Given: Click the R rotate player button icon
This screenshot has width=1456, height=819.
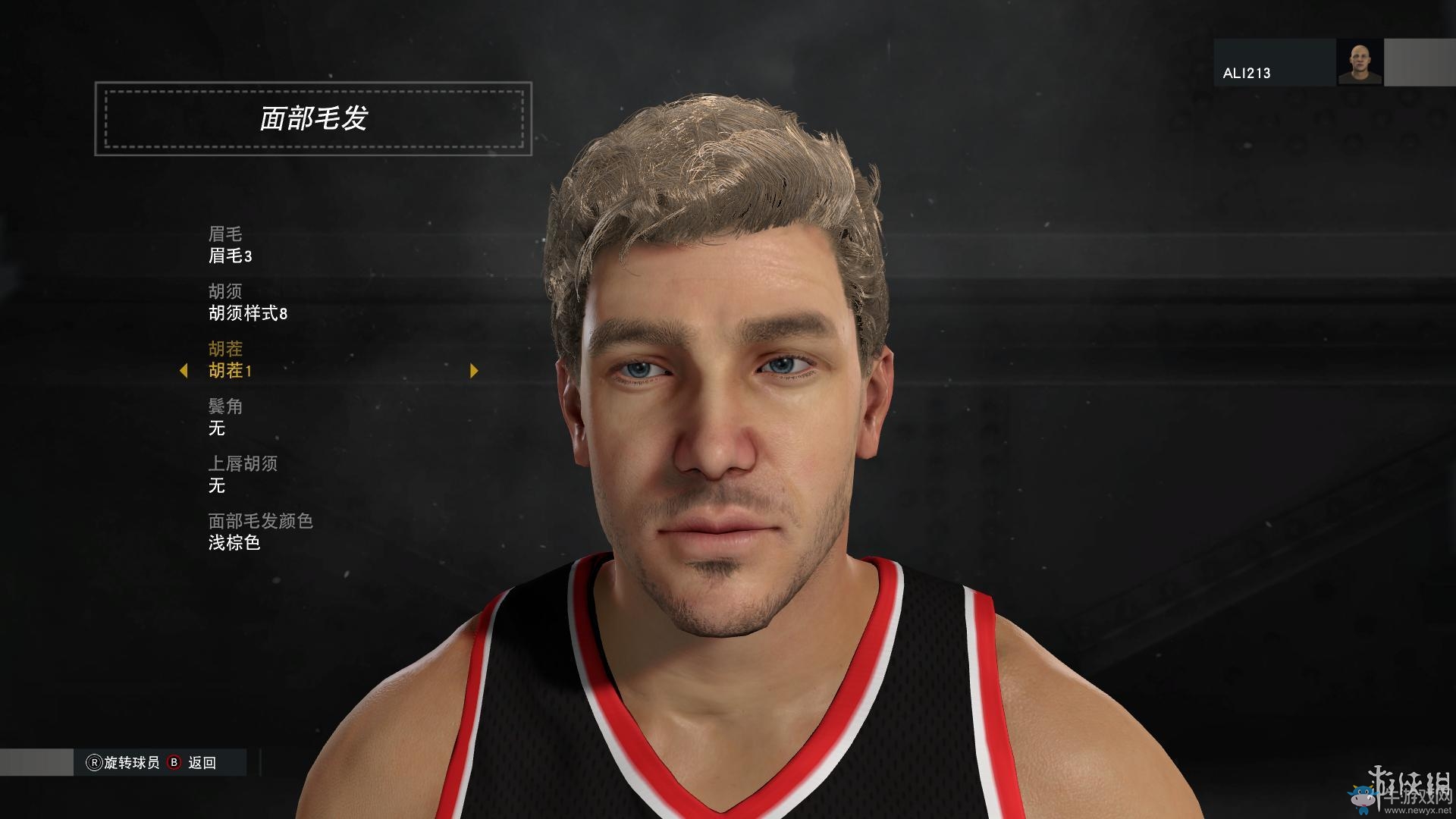Looking at the screenshot, I should click(x=95, y=763).
